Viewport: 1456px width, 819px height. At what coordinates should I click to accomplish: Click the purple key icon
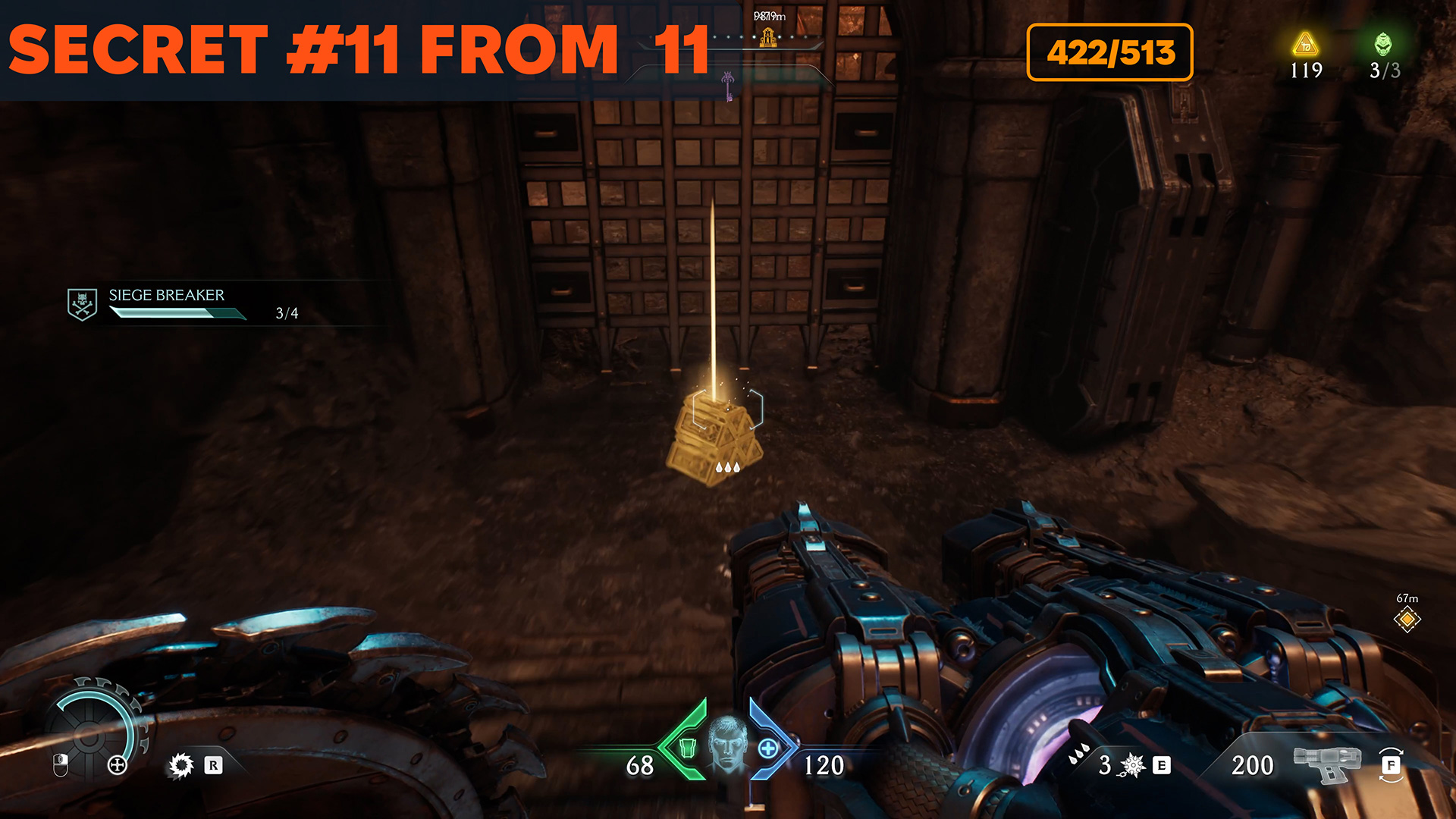pos(728,86)
